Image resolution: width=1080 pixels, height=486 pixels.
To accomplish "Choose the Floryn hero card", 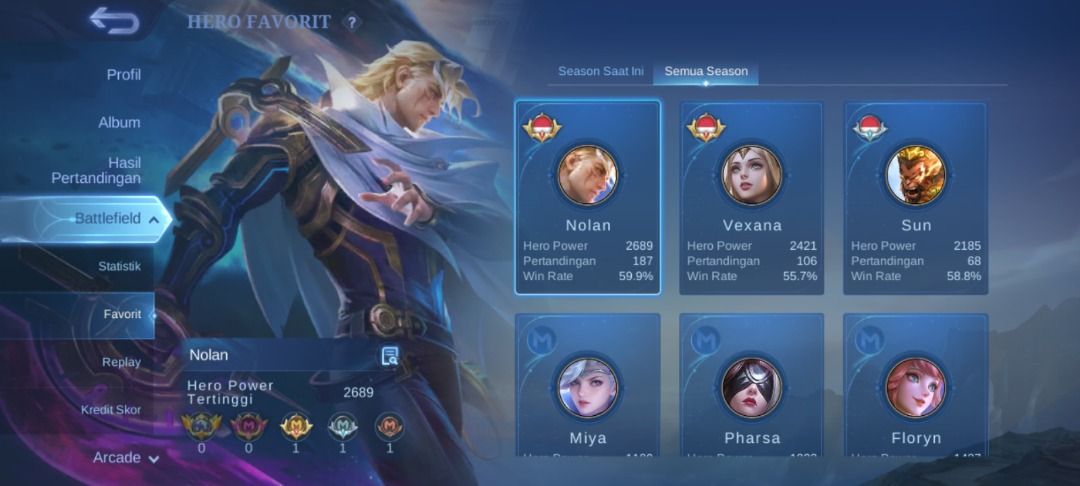I will pos(915,386).
